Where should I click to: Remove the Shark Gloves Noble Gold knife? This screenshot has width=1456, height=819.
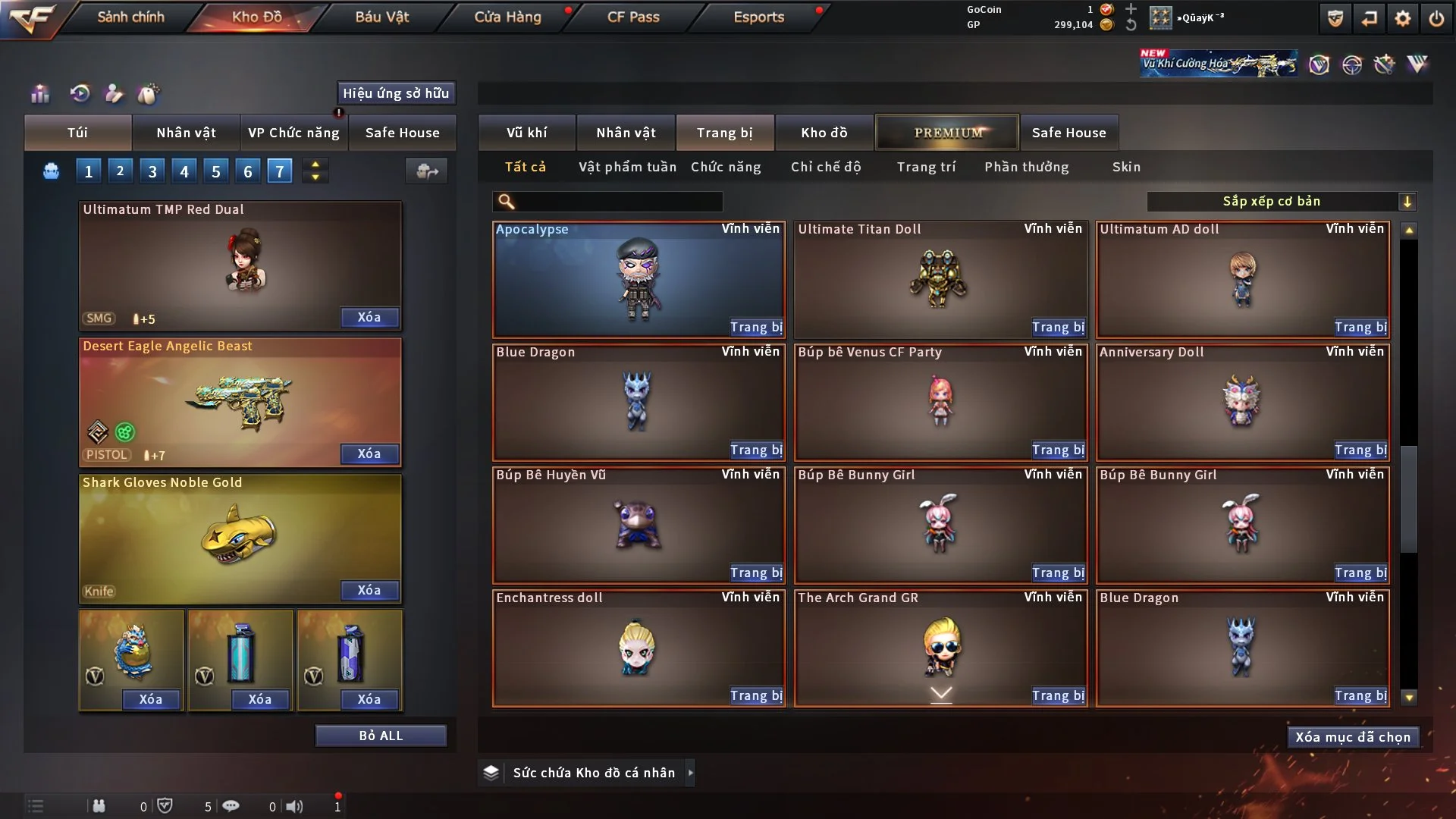[x=369, y=590]
